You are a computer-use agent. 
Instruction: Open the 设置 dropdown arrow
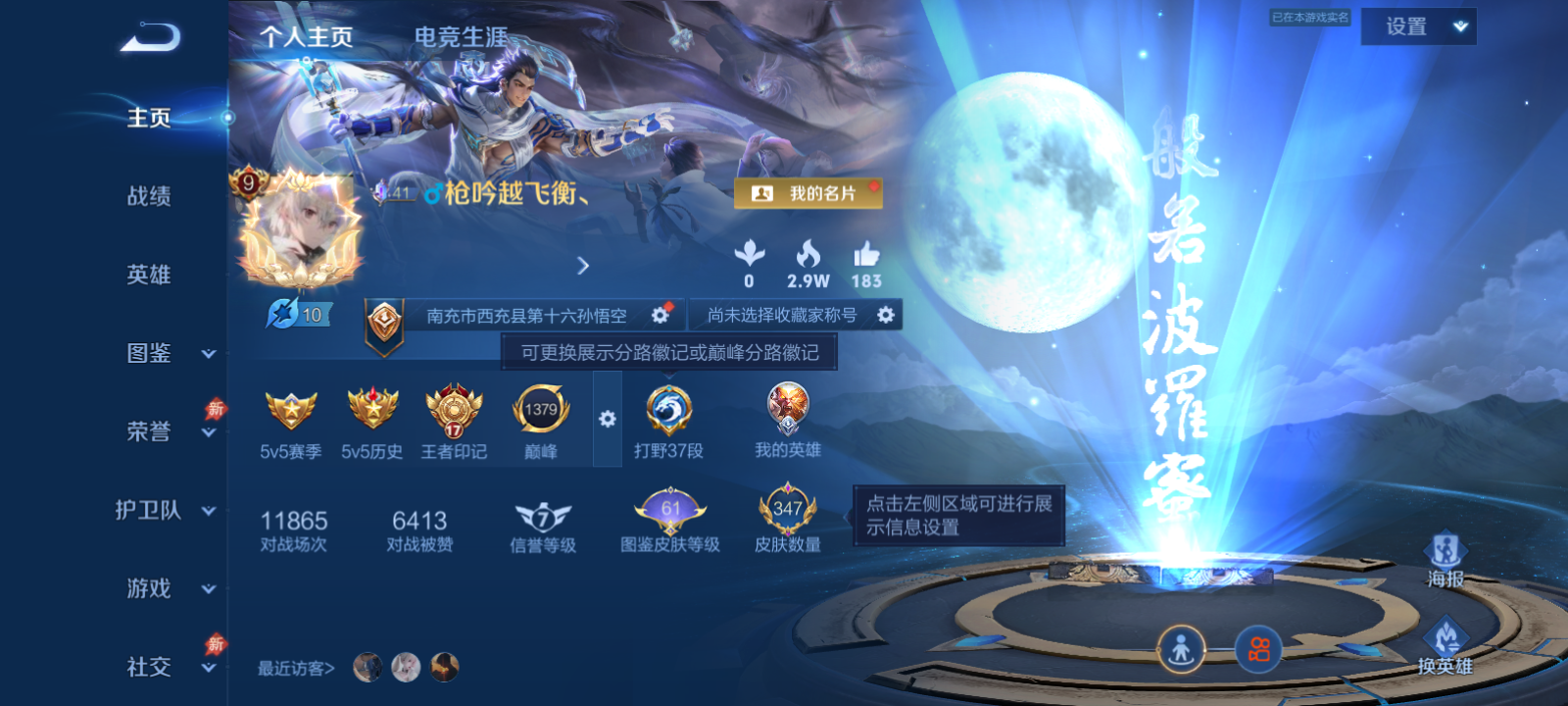pyautogui.click(x=1458, y=25)
